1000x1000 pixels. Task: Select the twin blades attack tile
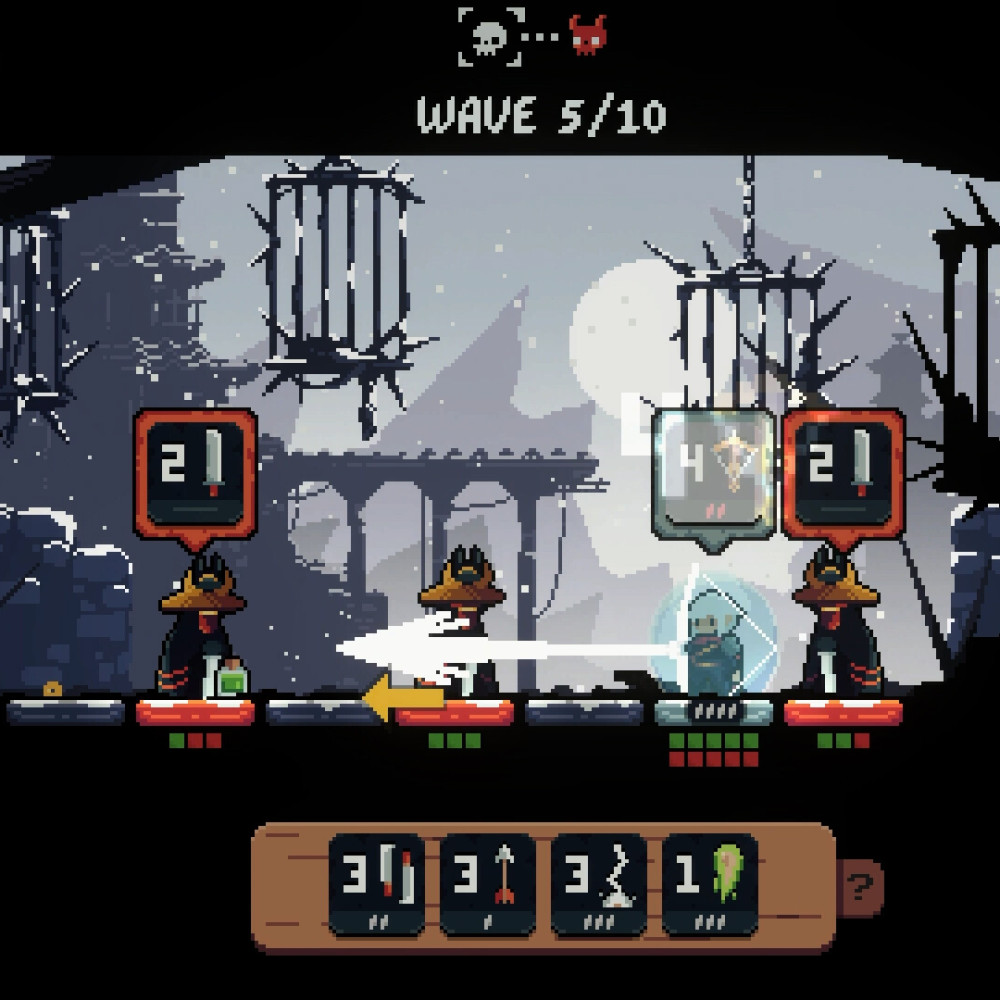(x=376, y=884)
